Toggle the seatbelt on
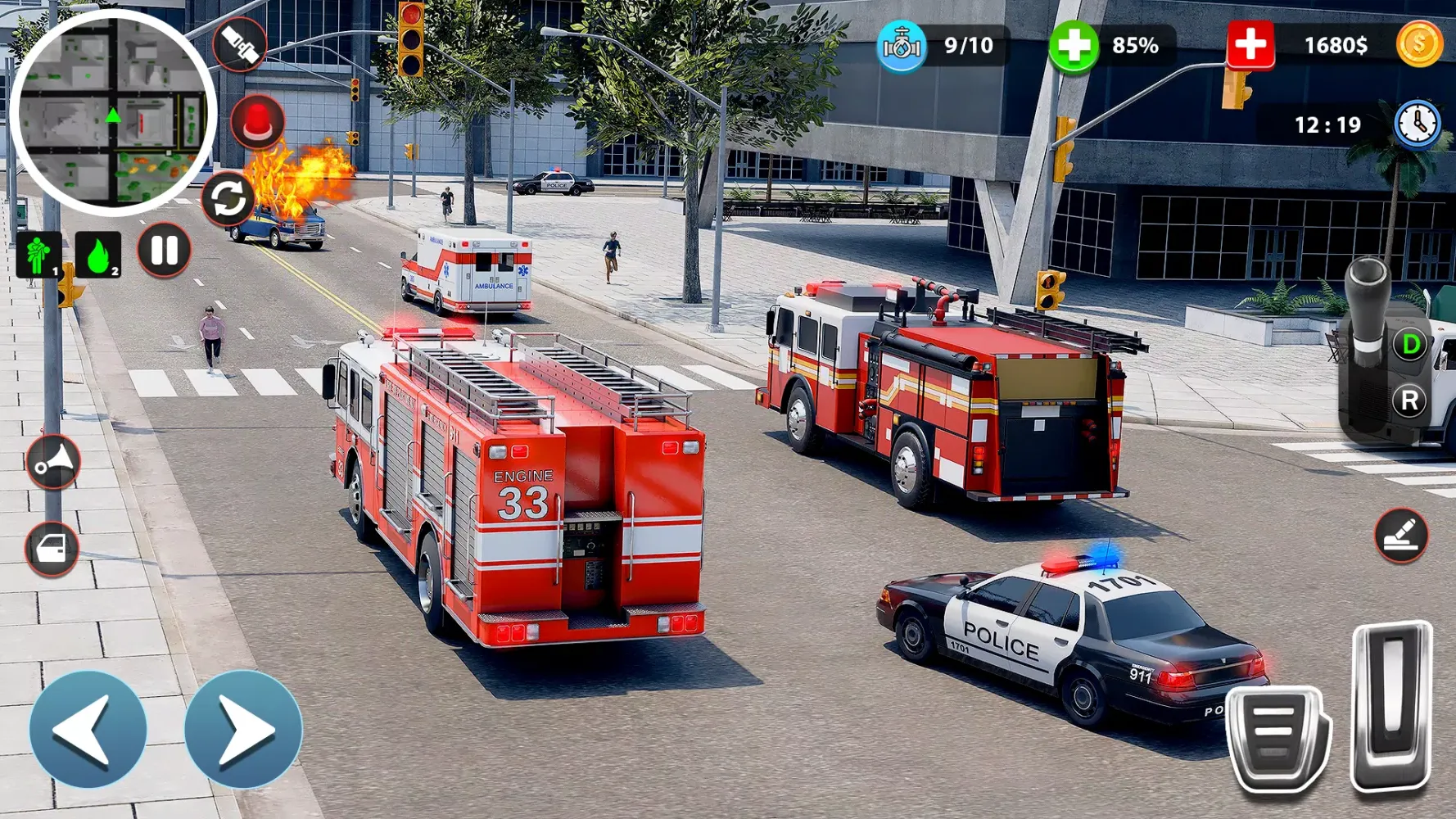Image resolution: width=1456 pixels, height=819 pixels. pyautogui.click(x=238, y=45)
